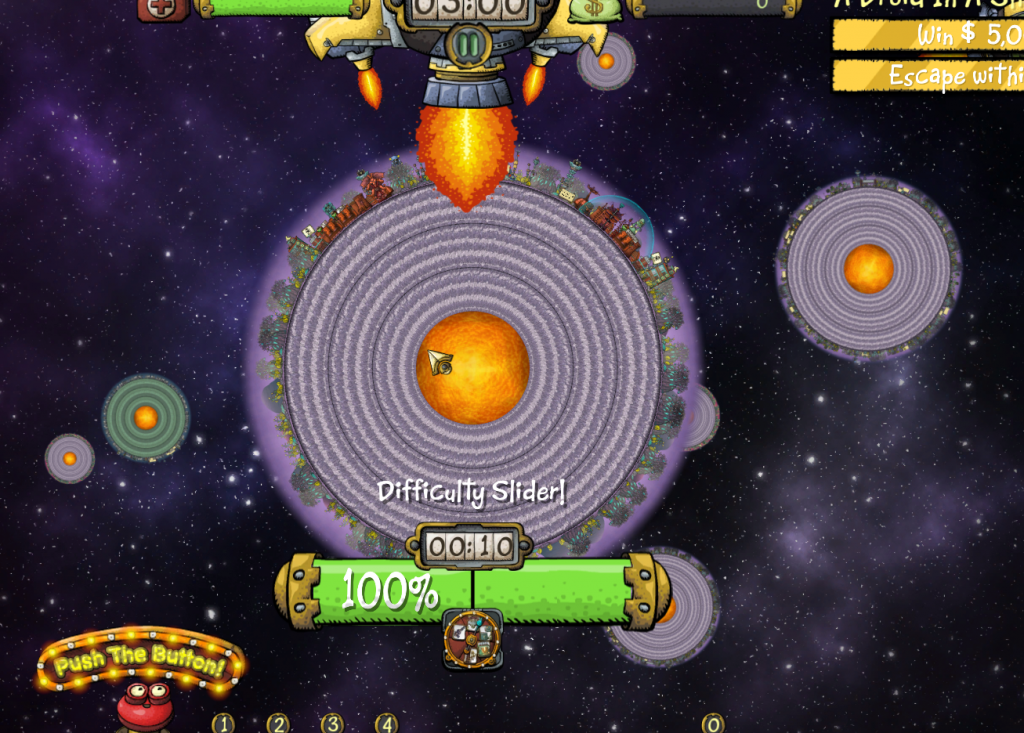Select the slot numbered 0
Screen dimensions: 1024x733
[x=713, y=723]
